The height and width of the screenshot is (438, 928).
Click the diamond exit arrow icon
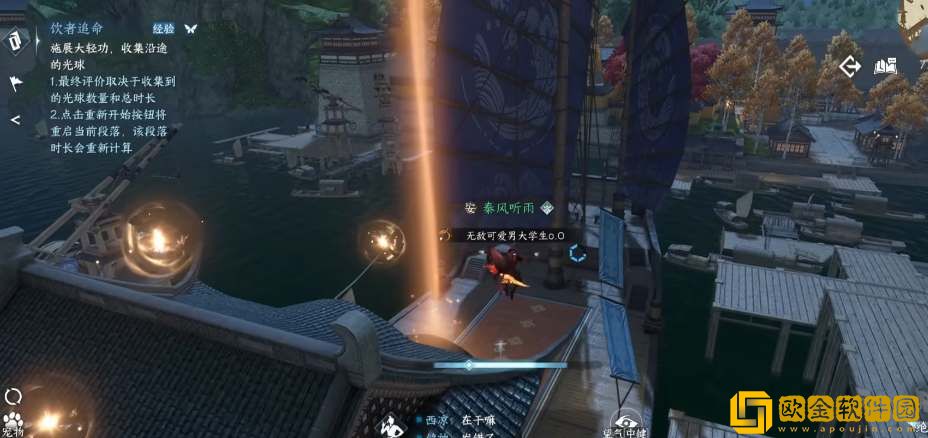tap(850, 67)
